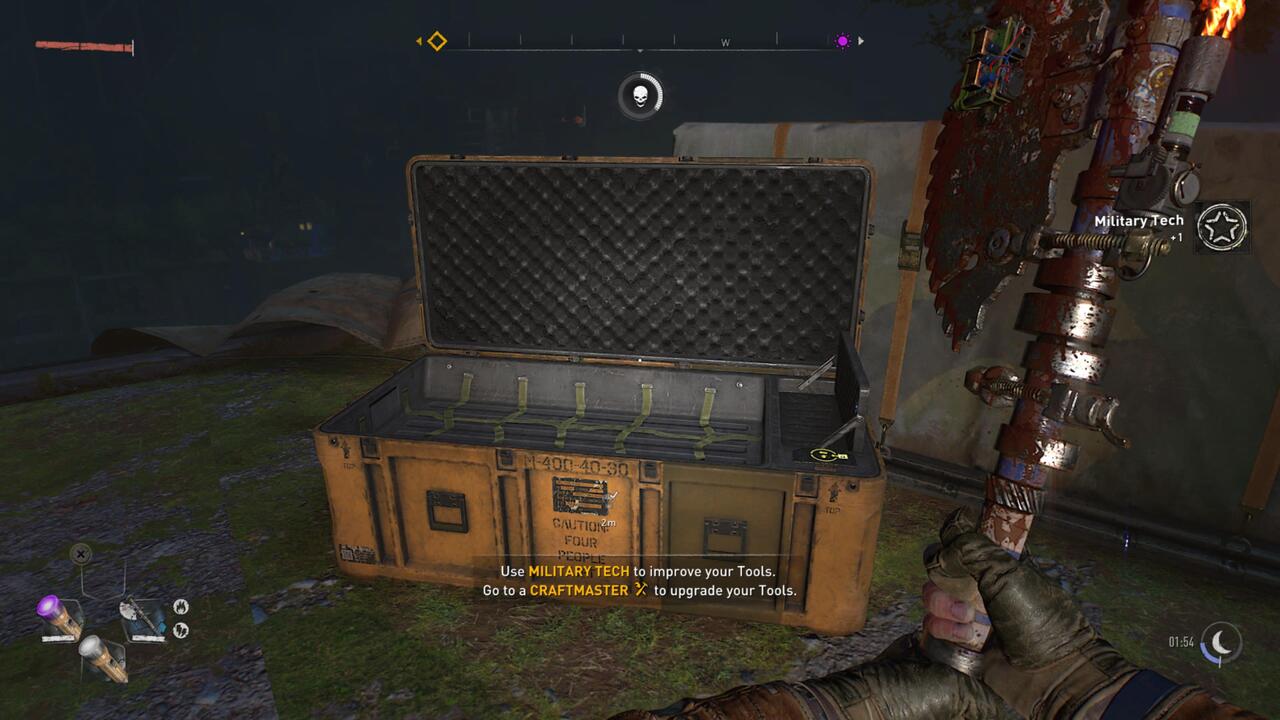Click the W cardinal direction on the compass

724,41
